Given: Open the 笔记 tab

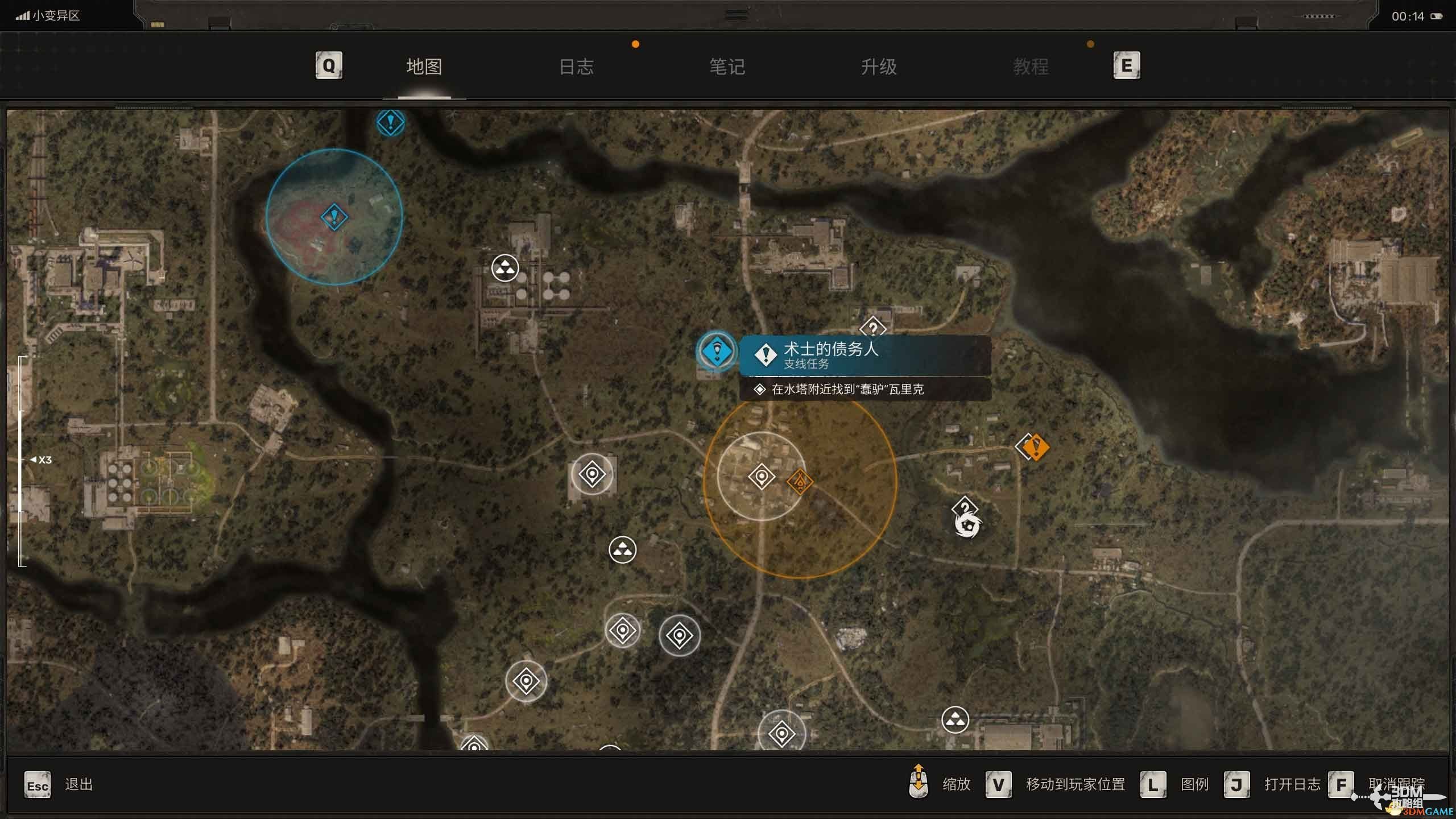Looking at the screenshot, I should tap(727, 67).
